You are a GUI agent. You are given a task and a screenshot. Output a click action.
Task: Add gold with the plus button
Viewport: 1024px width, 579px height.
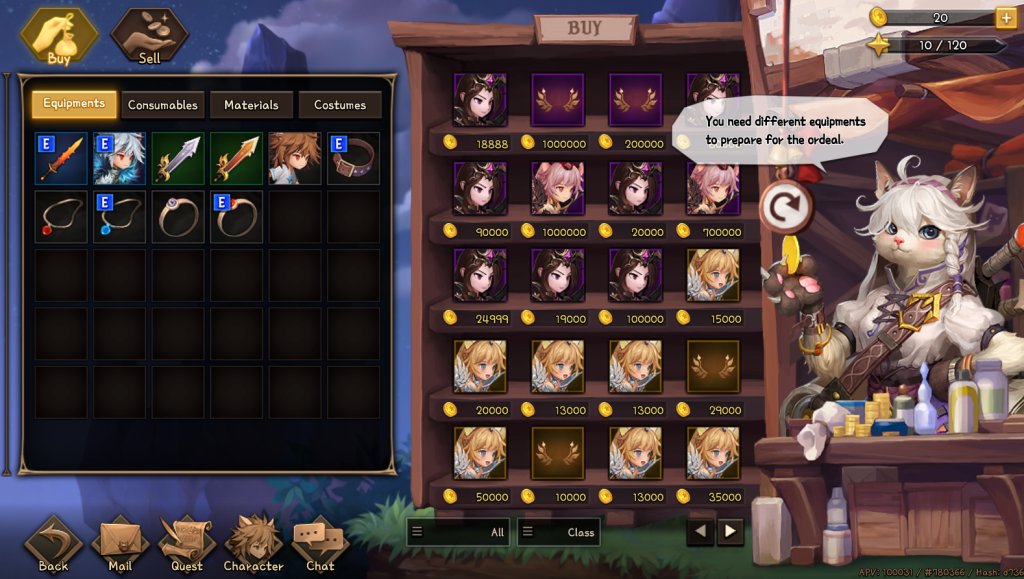pos(1005,17)
